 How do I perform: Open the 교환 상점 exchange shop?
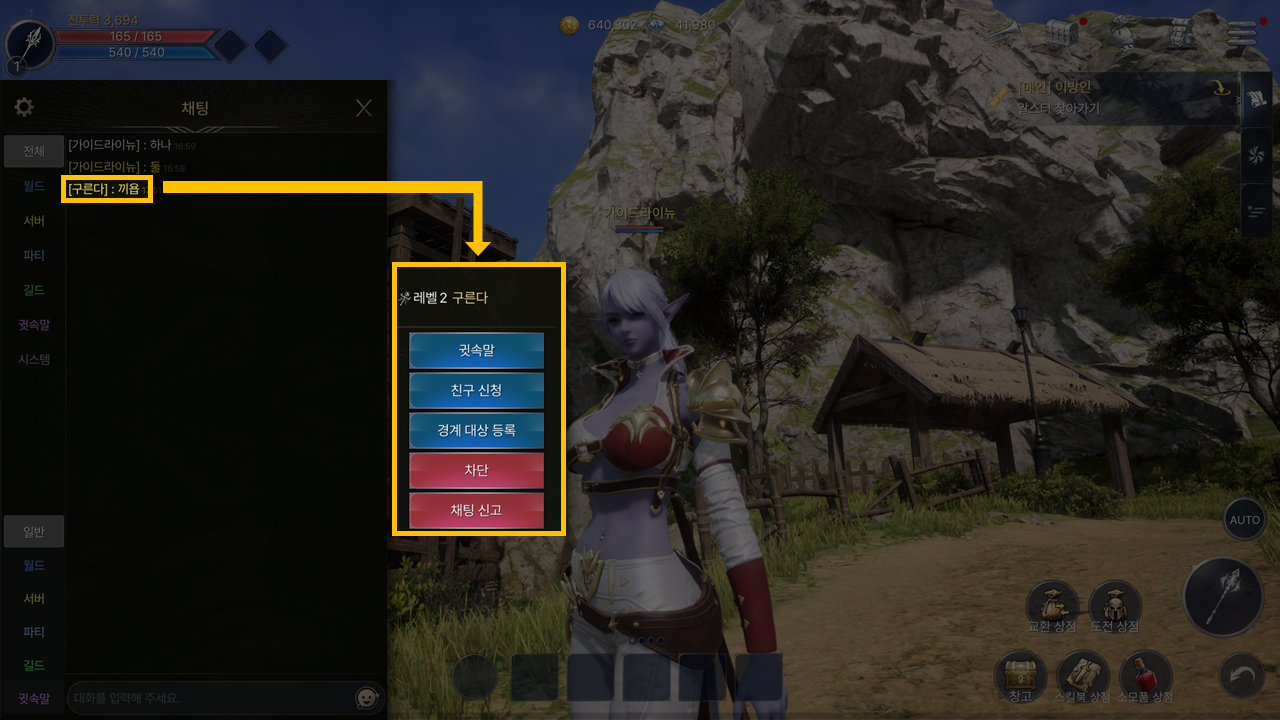1052,605
